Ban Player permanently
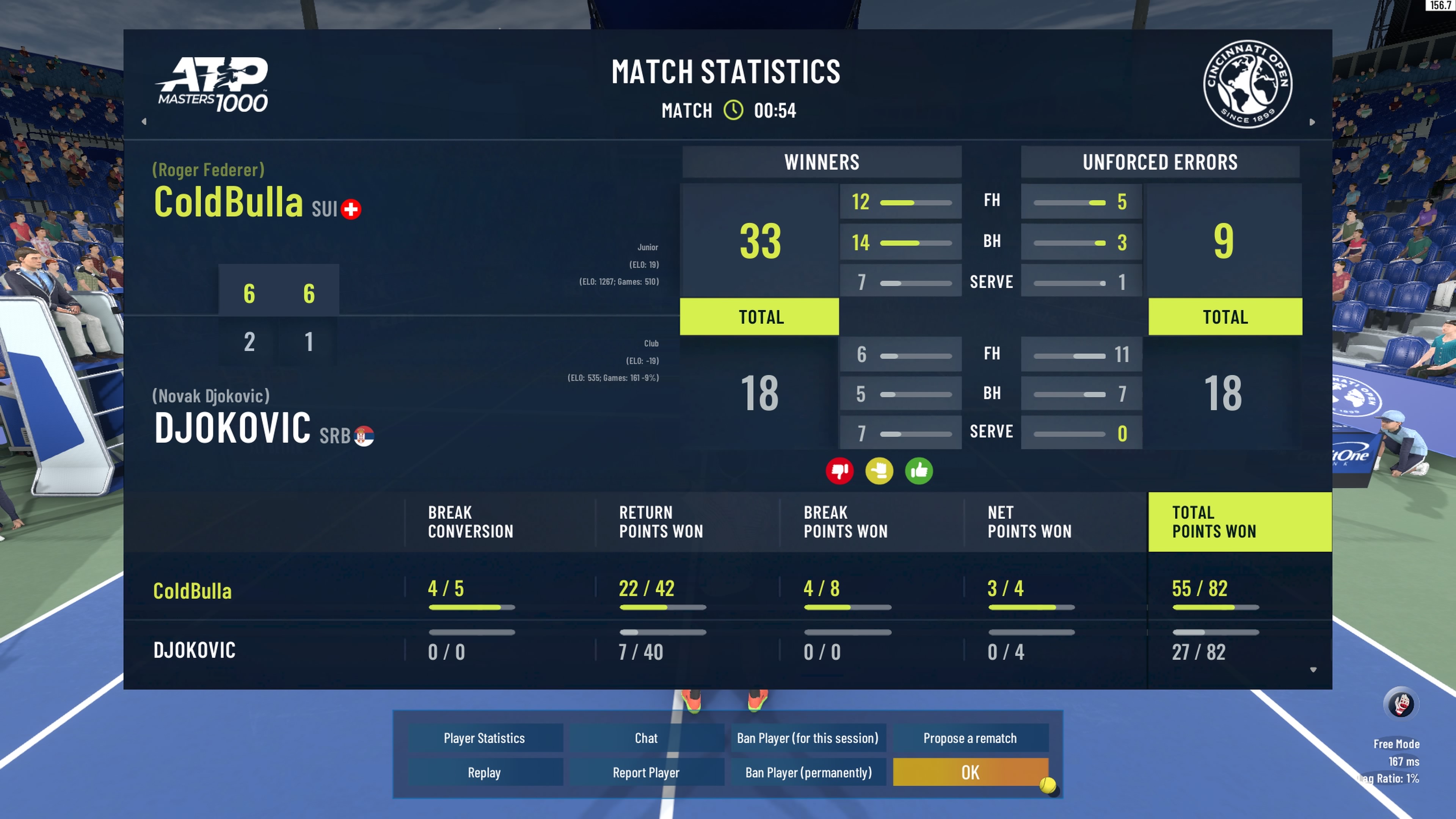 point(808,773)
